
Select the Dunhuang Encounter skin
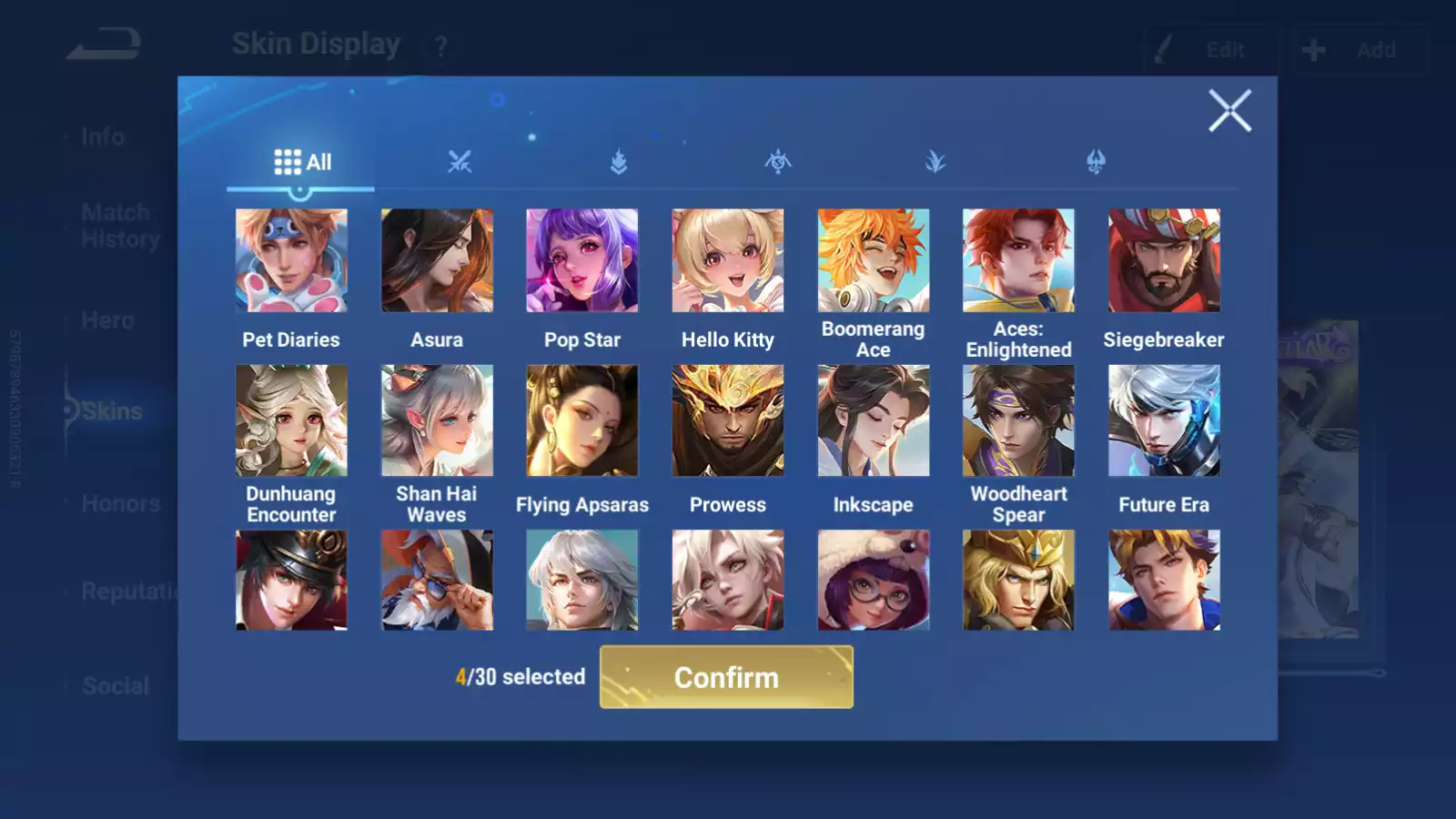[x=291, y=420]
